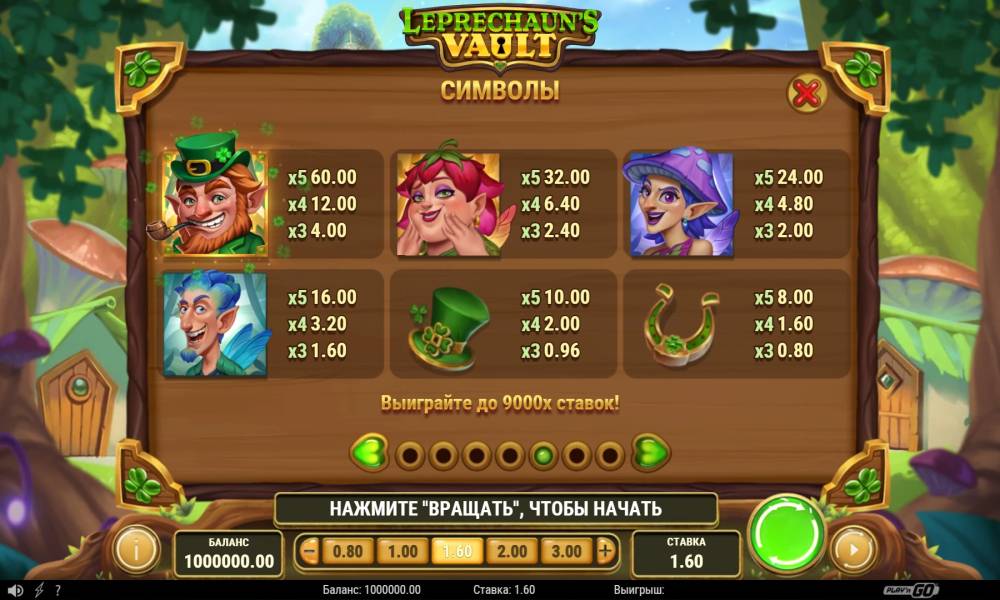
Task: Switch the bet to 2.00
Action: click(511, 550)
